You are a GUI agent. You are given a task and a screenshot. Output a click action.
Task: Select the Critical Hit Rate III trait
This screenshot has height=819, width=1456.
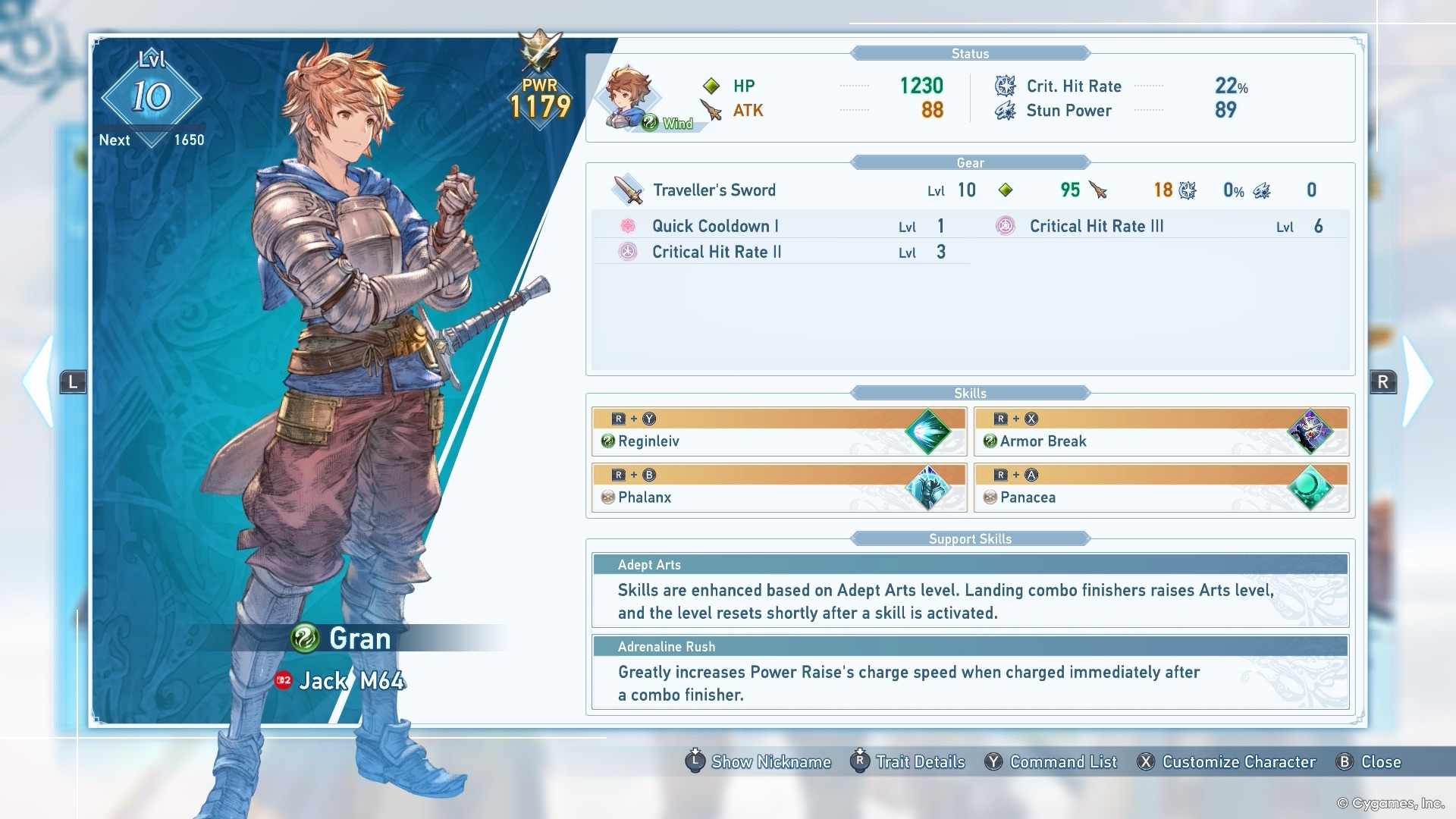coord(1160,226)
